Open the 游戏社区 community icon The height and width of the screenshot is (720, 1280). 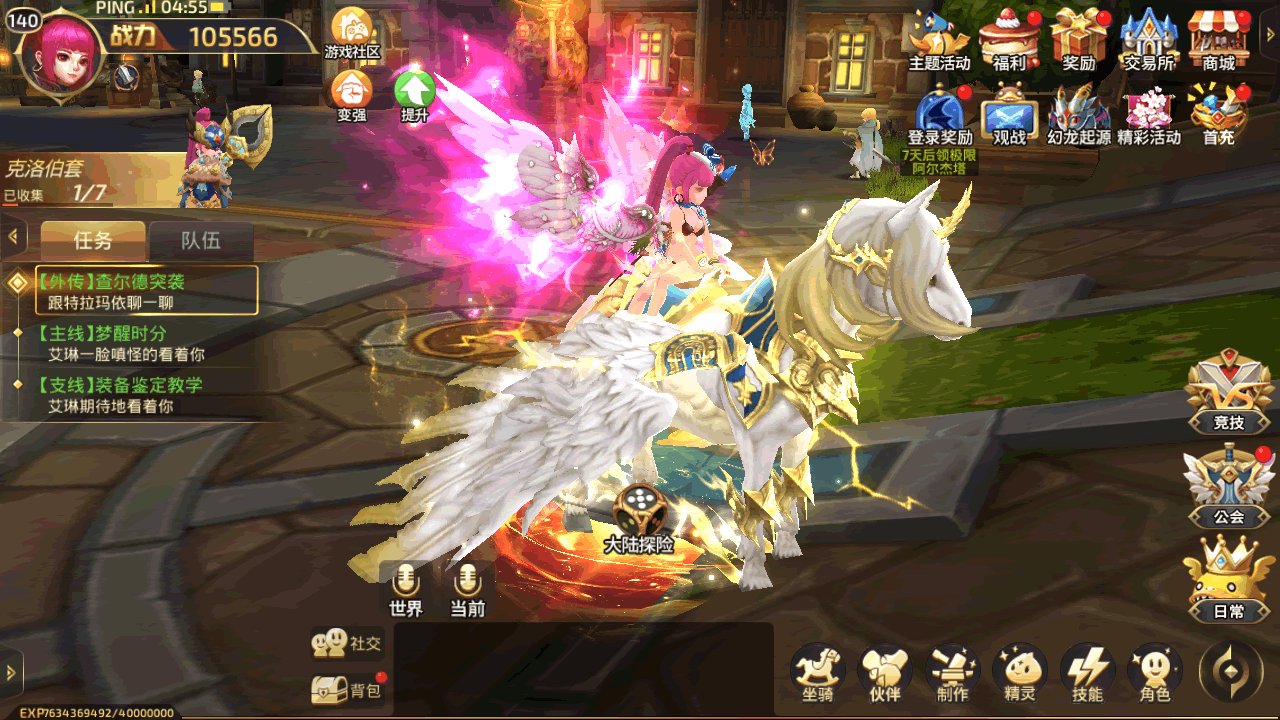351,32
